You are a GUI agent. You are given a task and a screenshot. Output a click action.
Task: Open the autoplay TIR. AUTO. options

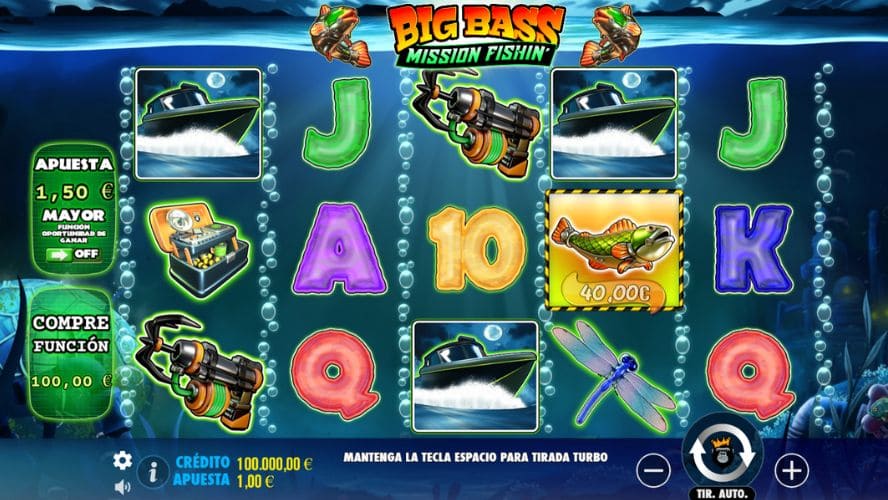(x=722, y=493)
